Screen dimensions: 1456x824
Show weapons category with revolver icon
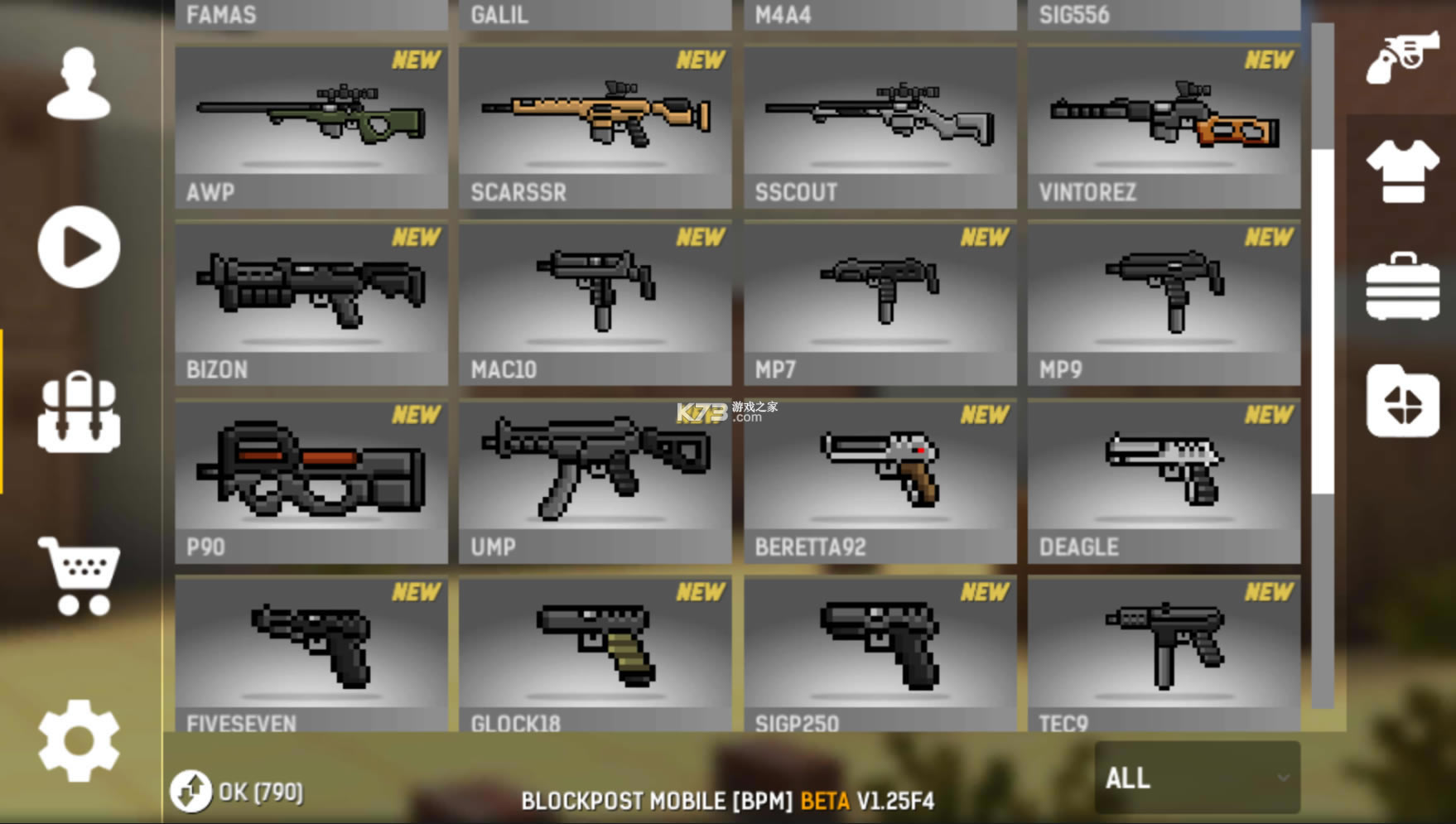click(x=1402, y=56)
